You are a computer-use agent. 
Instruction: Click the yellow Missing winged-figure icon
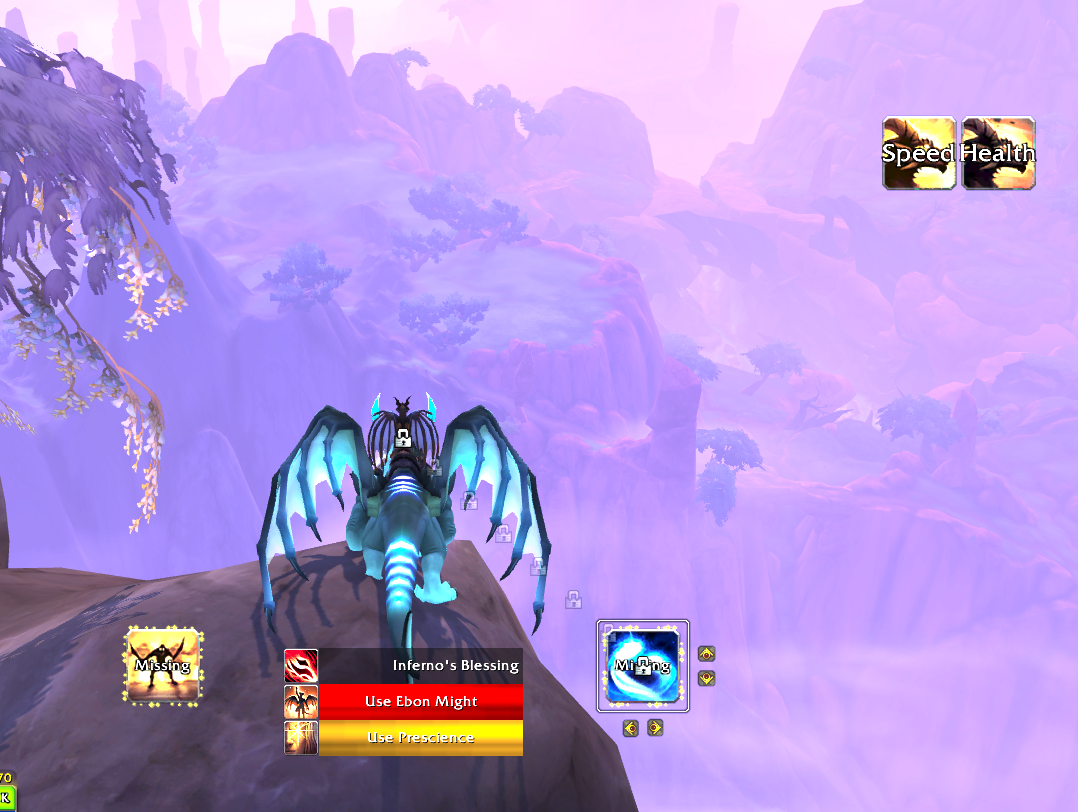tap(164, 665)
